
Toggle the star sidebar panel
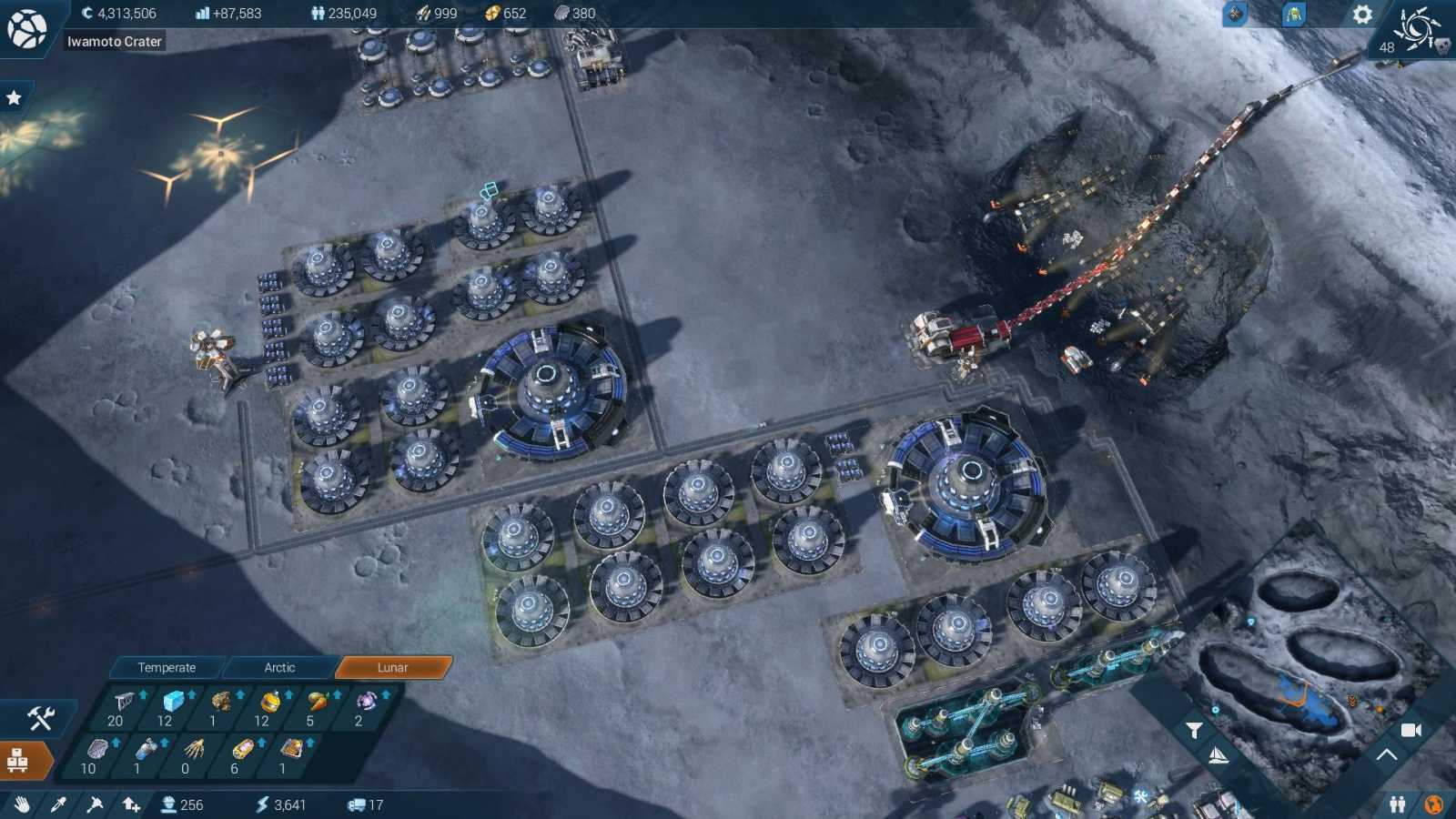(15, 96)
